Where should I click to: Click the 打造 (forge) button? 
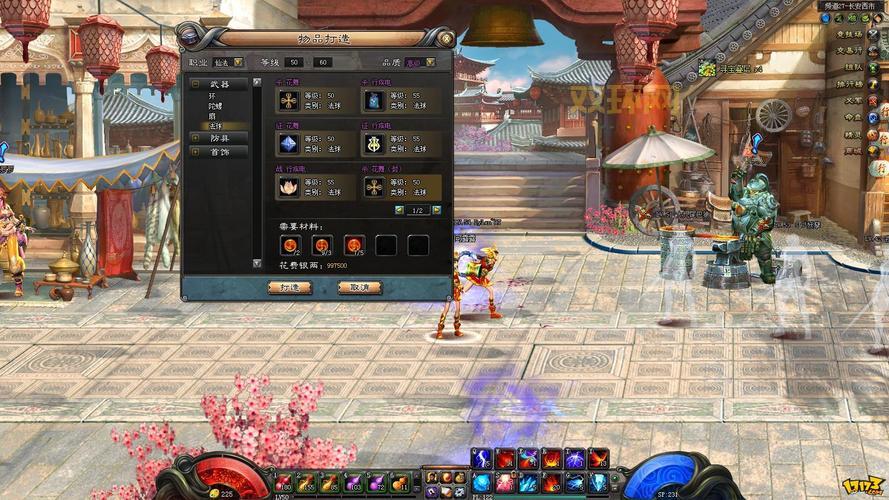coord(290,287)
